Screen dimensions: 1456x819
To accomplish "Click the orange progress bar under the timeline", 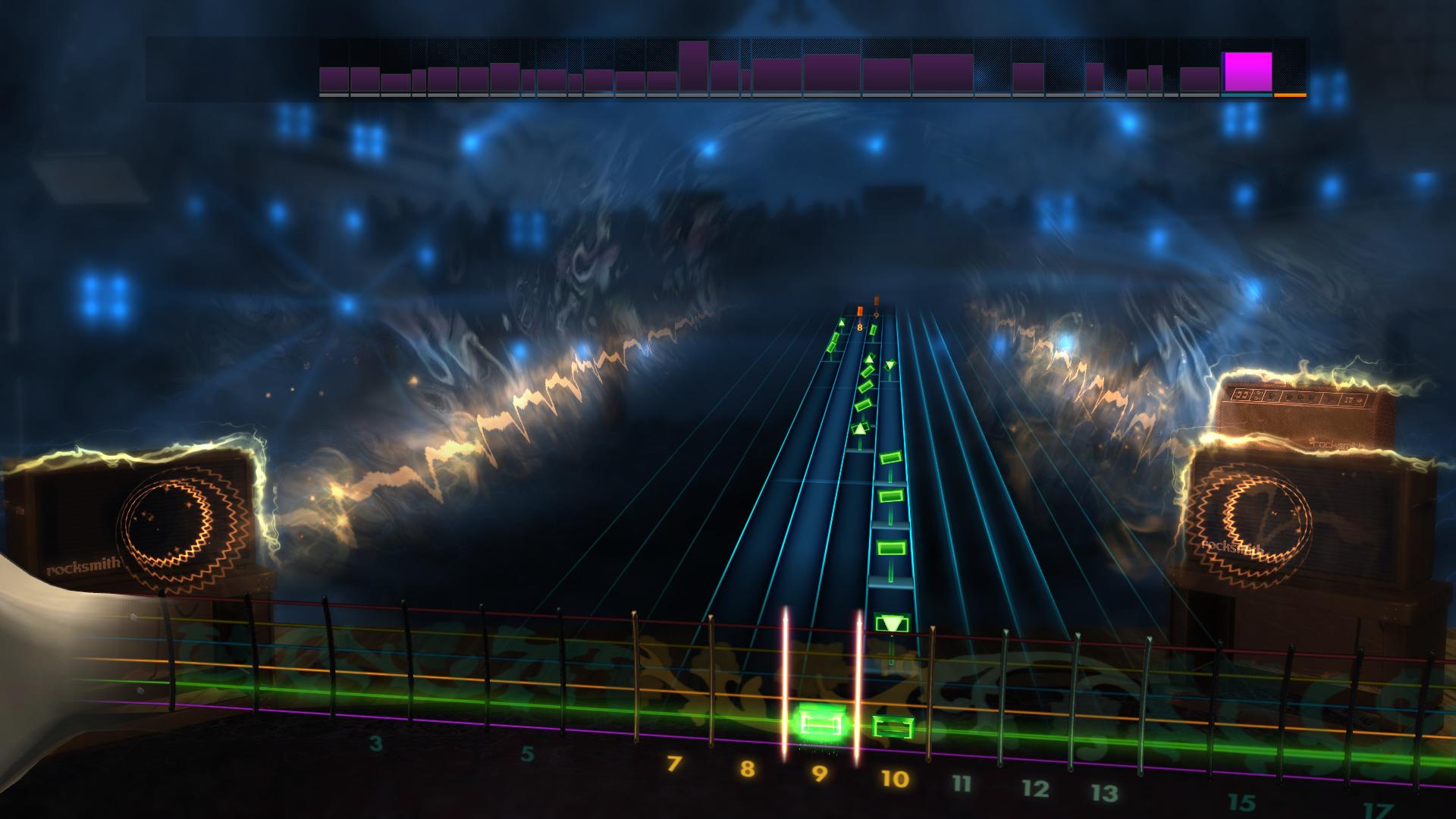I will [x=1289, y=96].
